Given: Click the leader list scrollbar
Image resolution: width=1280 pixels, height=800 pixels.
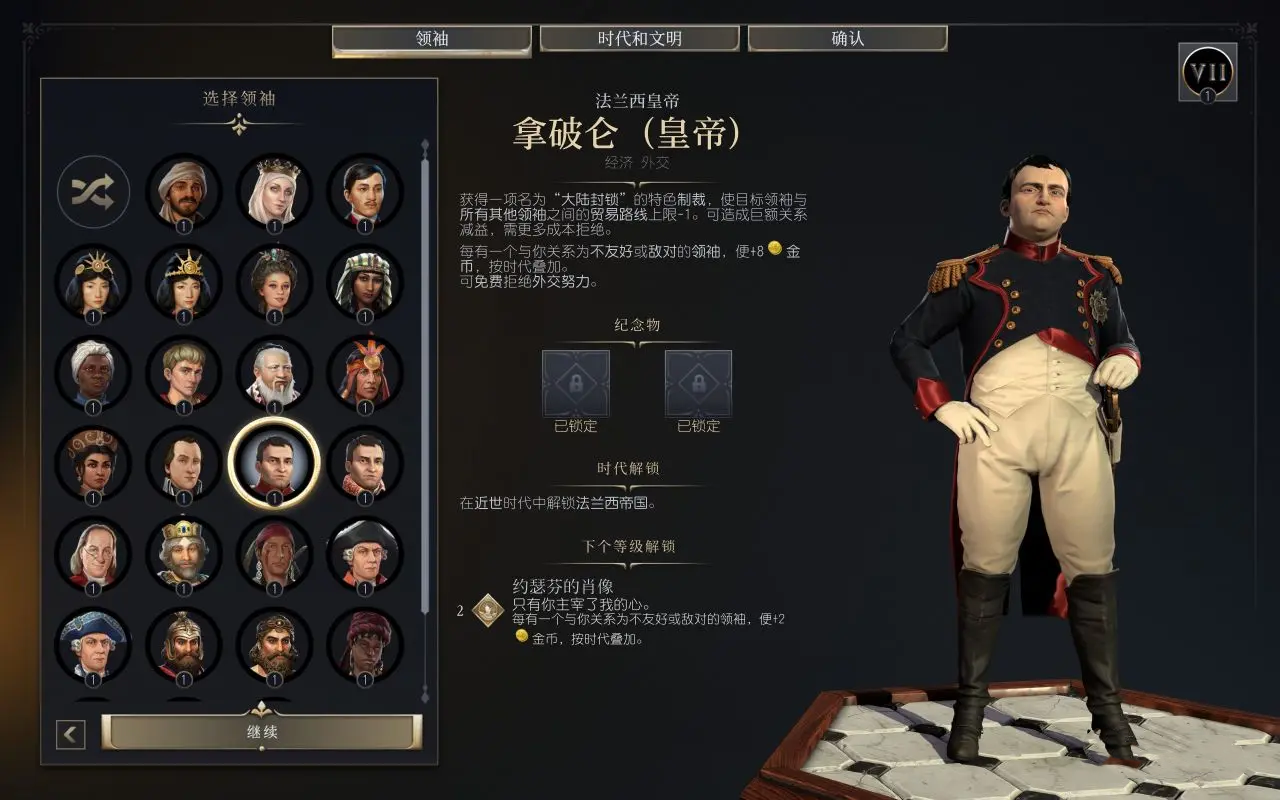Looking at the screenshot, I should coord(426,400).
